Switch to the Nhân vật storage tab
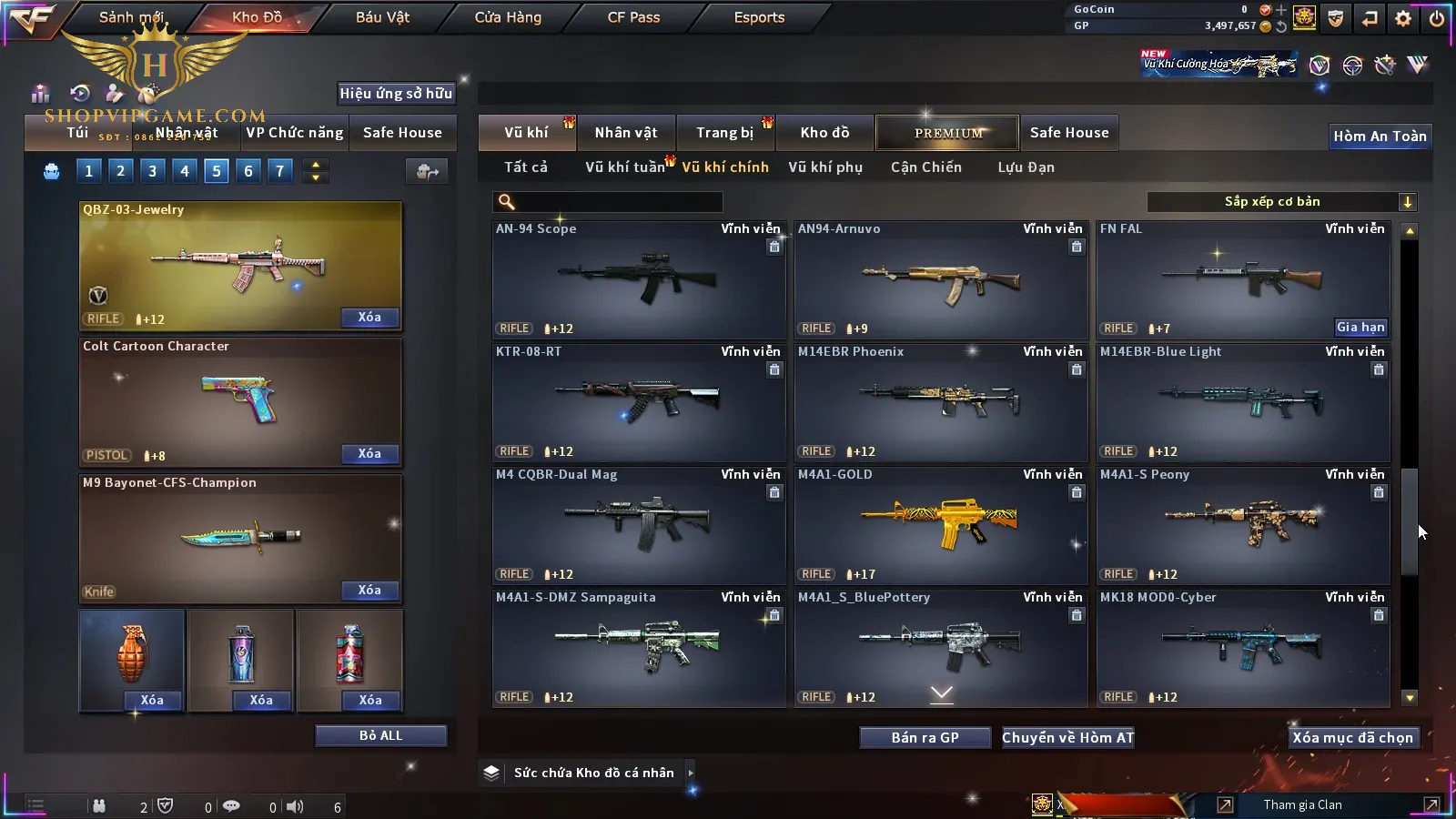Viewport: 1456px width, 819px height. [626, 133]
